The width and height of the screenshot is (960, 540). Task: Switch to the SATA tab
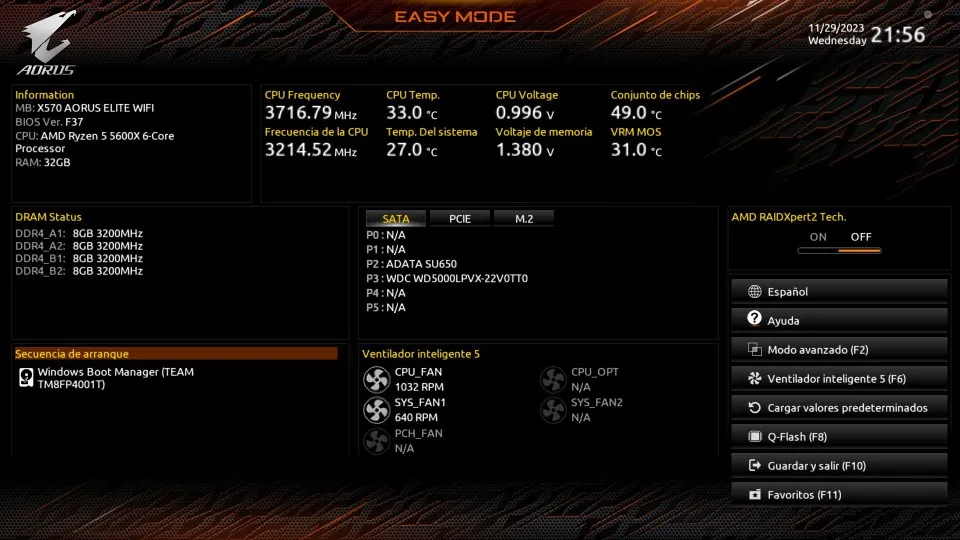click(396, 219)
